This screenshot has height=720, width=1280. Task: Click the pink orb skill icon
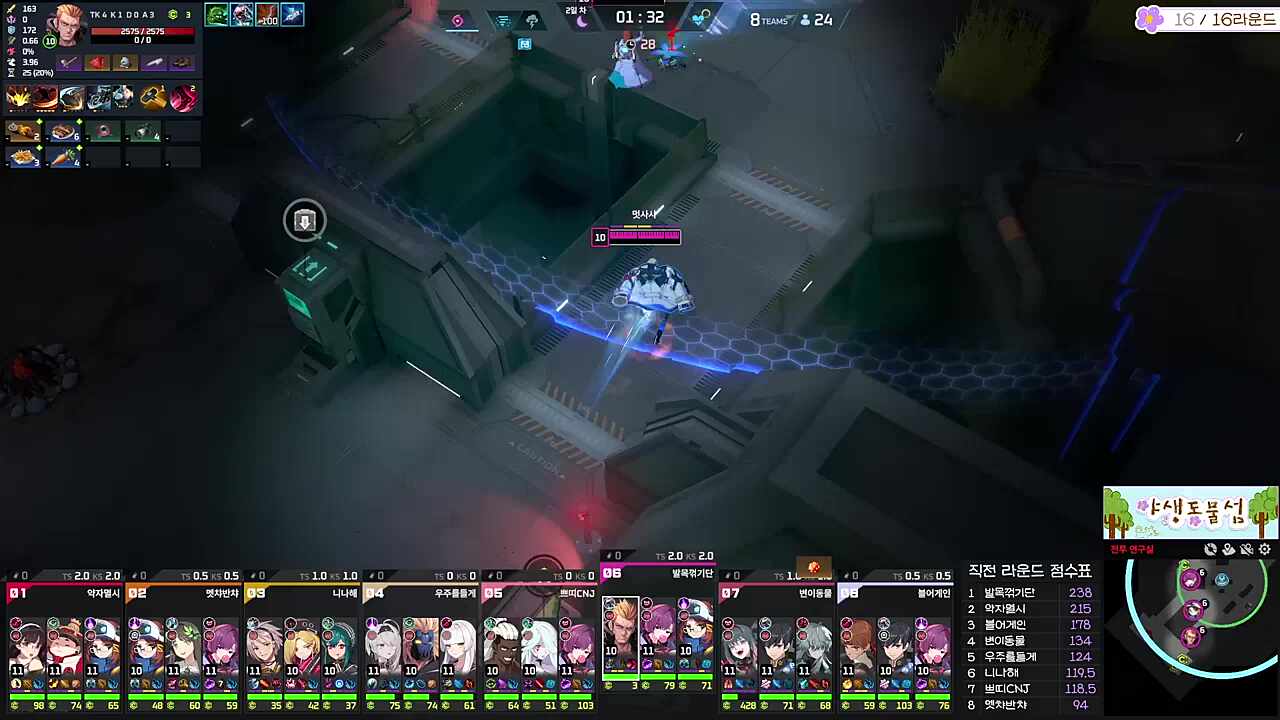click(x=183, y=97)
